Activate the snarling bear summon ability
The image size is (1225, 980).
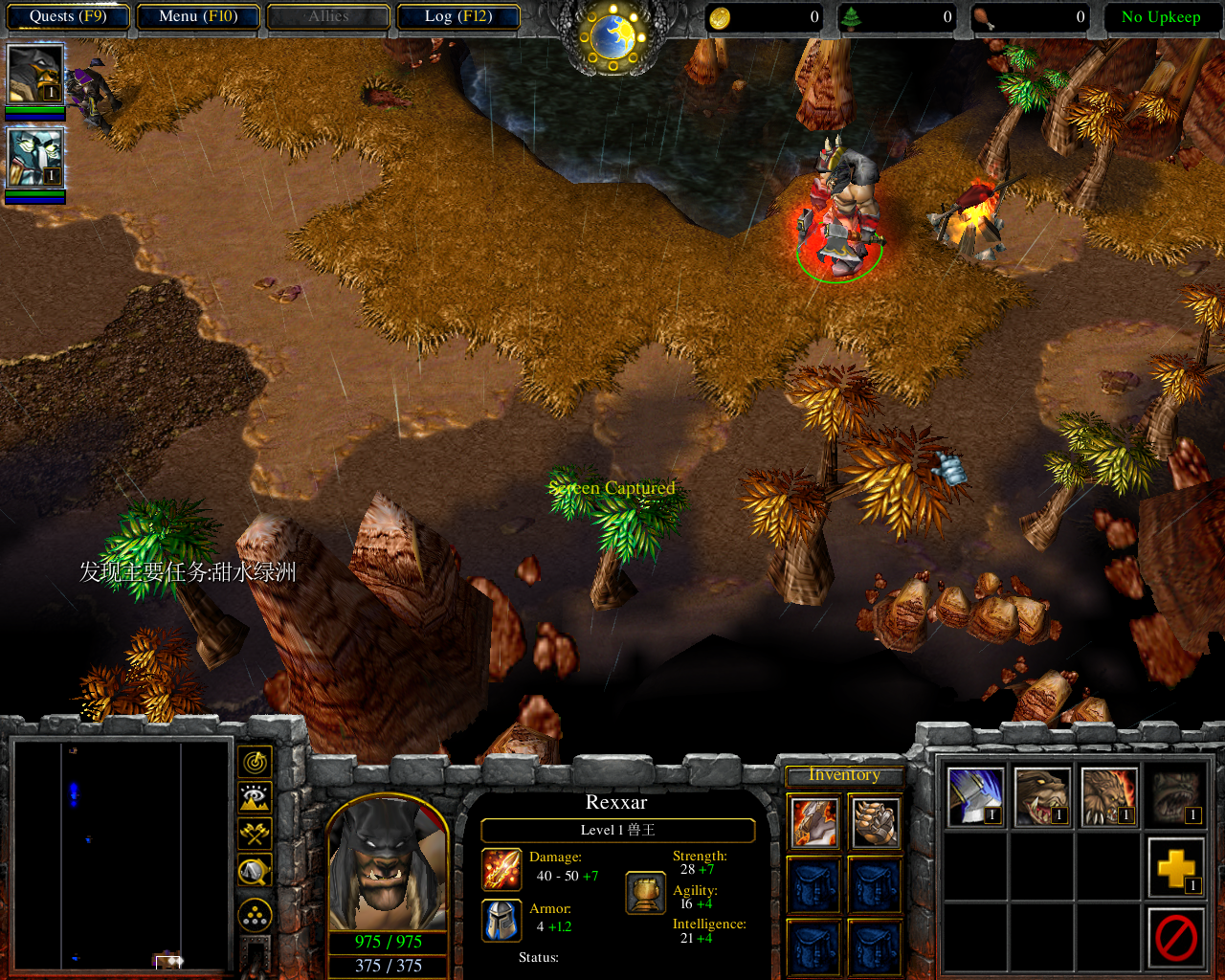(x=1042, y=796)
